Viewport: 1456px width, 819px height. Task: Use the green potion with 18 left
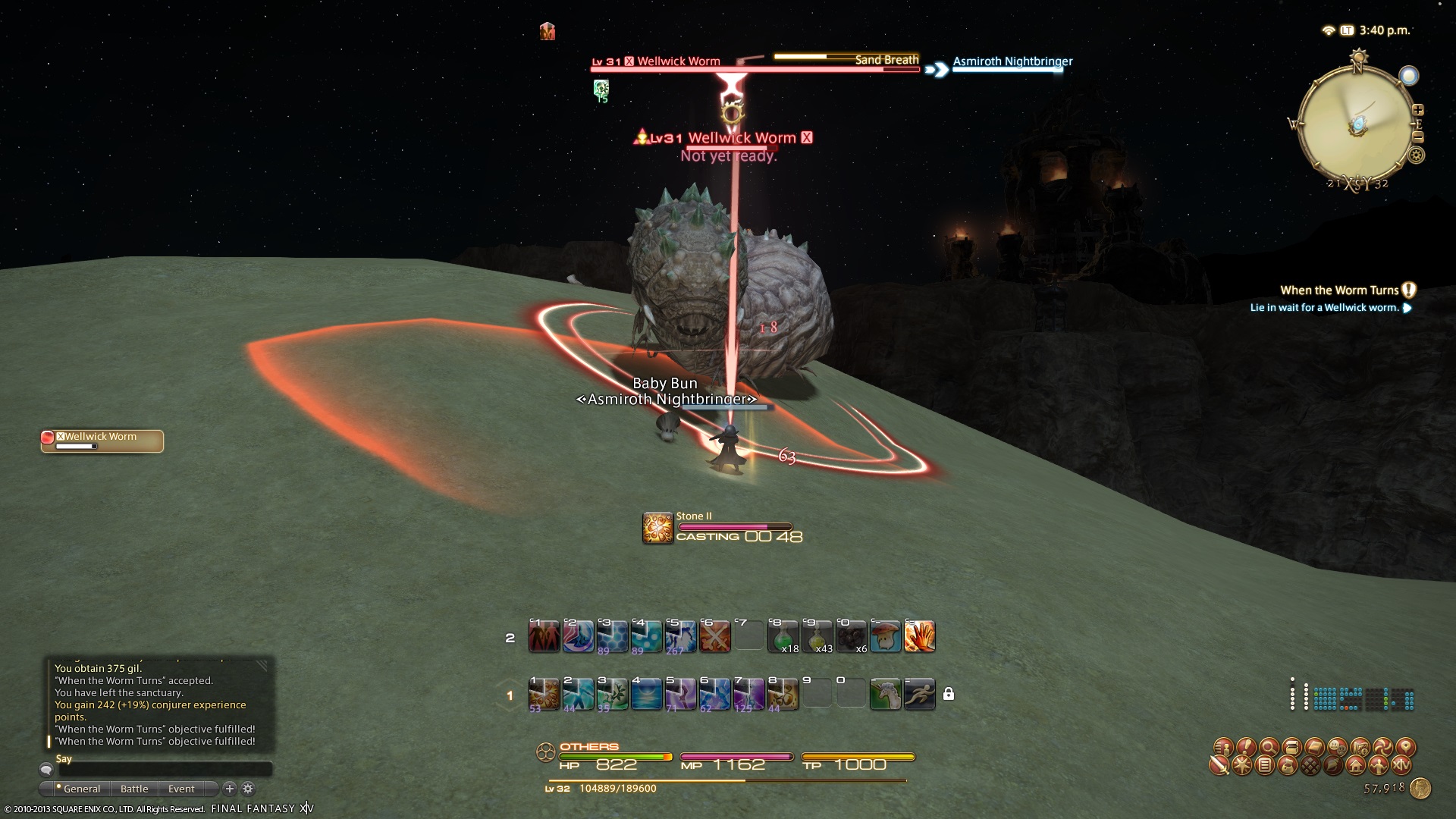click(783, 636)
